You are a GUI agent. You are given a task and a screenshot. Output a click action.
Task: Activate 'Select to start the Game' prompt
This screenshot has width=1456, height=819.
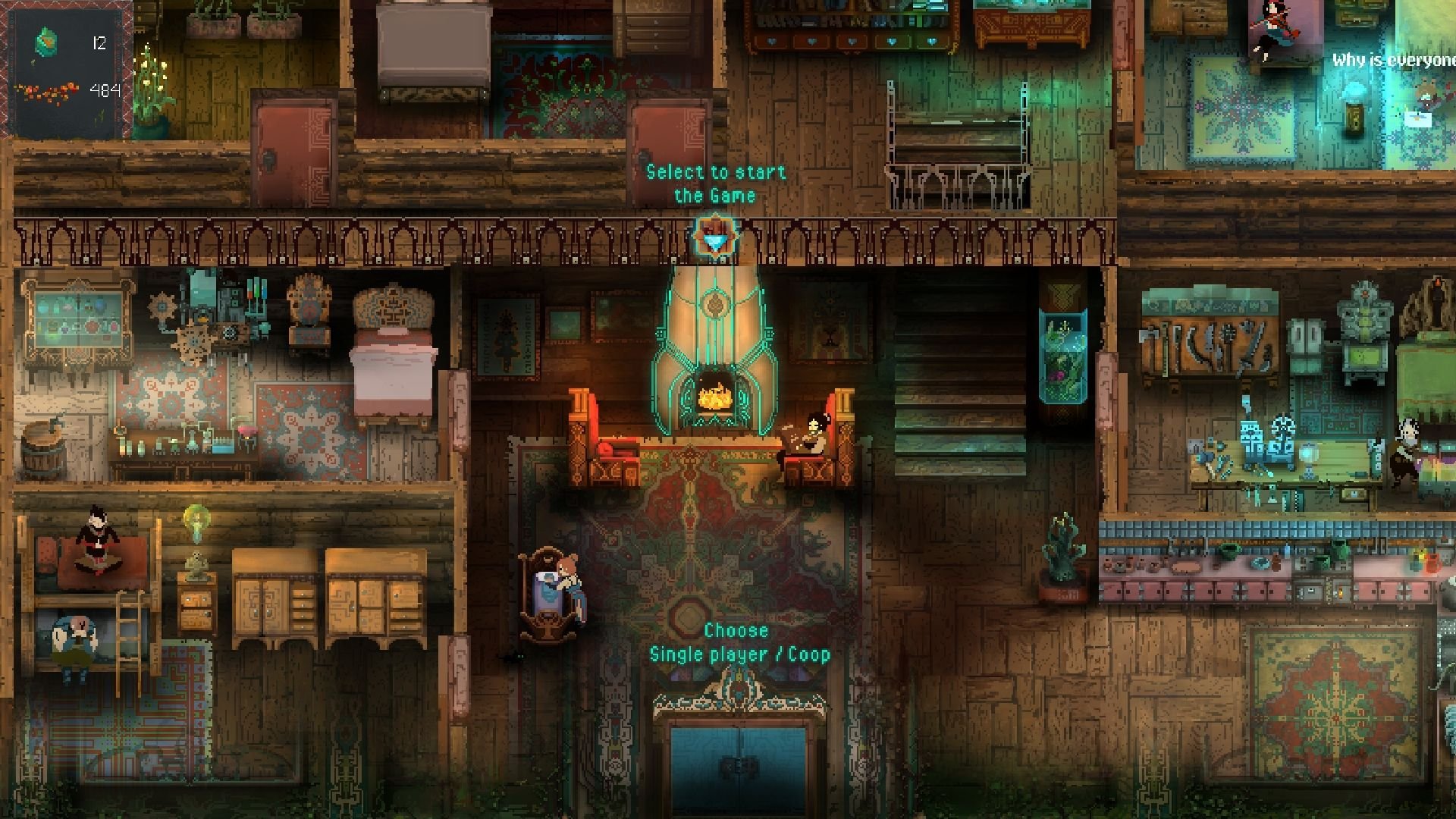pyautogui.click(x=716, y=184)
